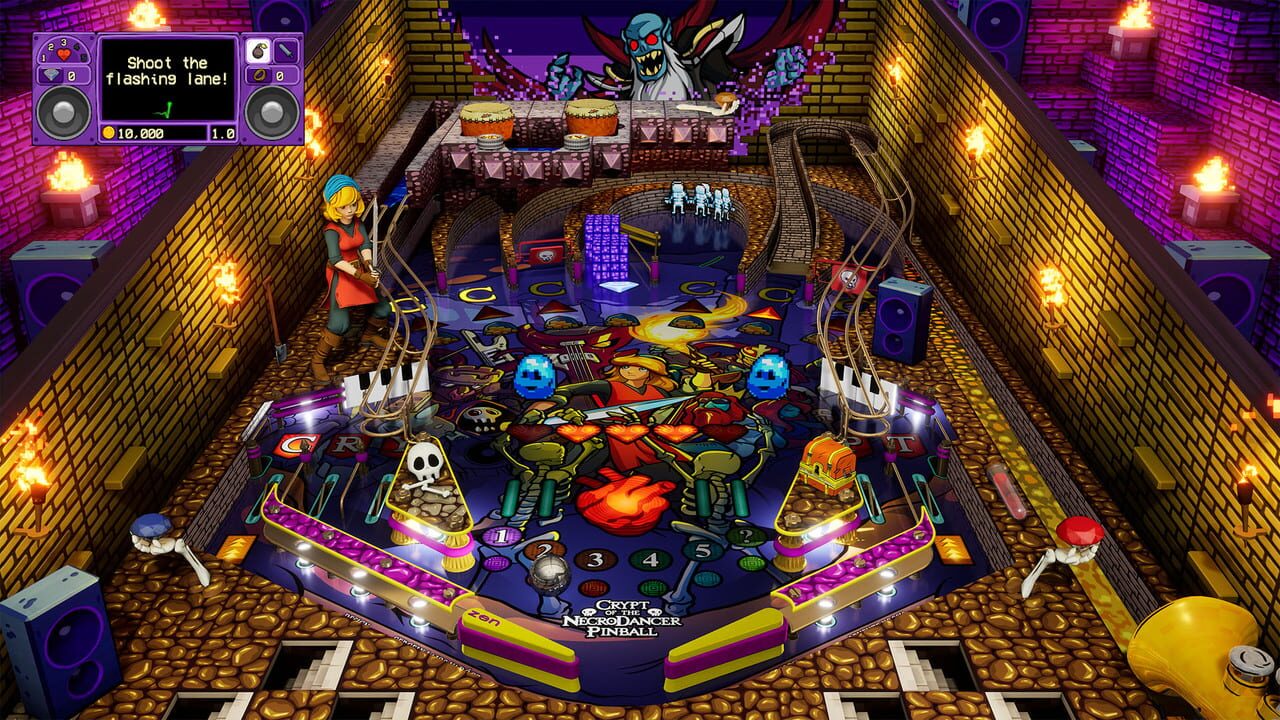
Task: Toggle the question mark rollover target
Action: (748, 534)
